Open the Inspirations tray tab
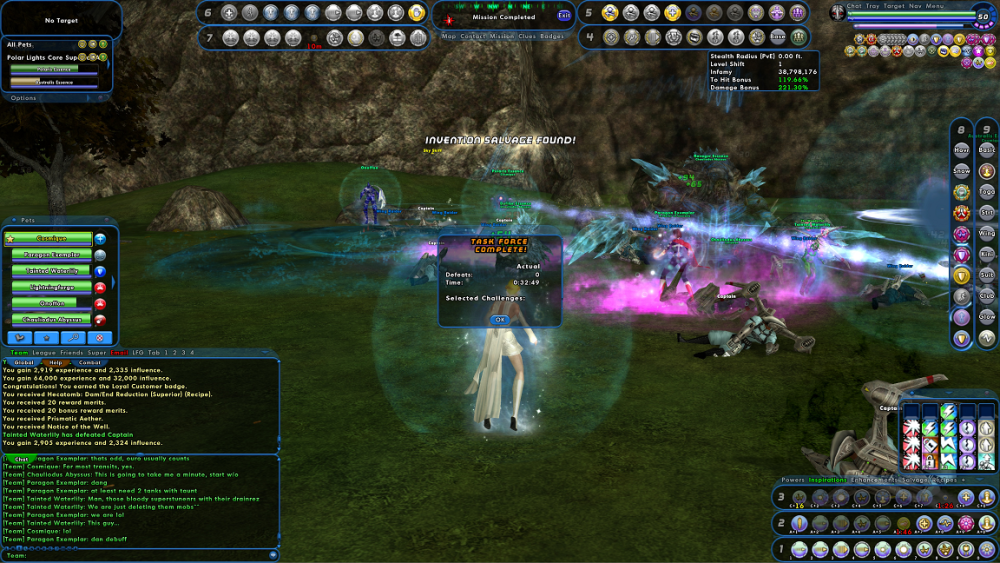The width and height of the screenshot is (1000, 563). pyautogui.click(x=829, y=480)
